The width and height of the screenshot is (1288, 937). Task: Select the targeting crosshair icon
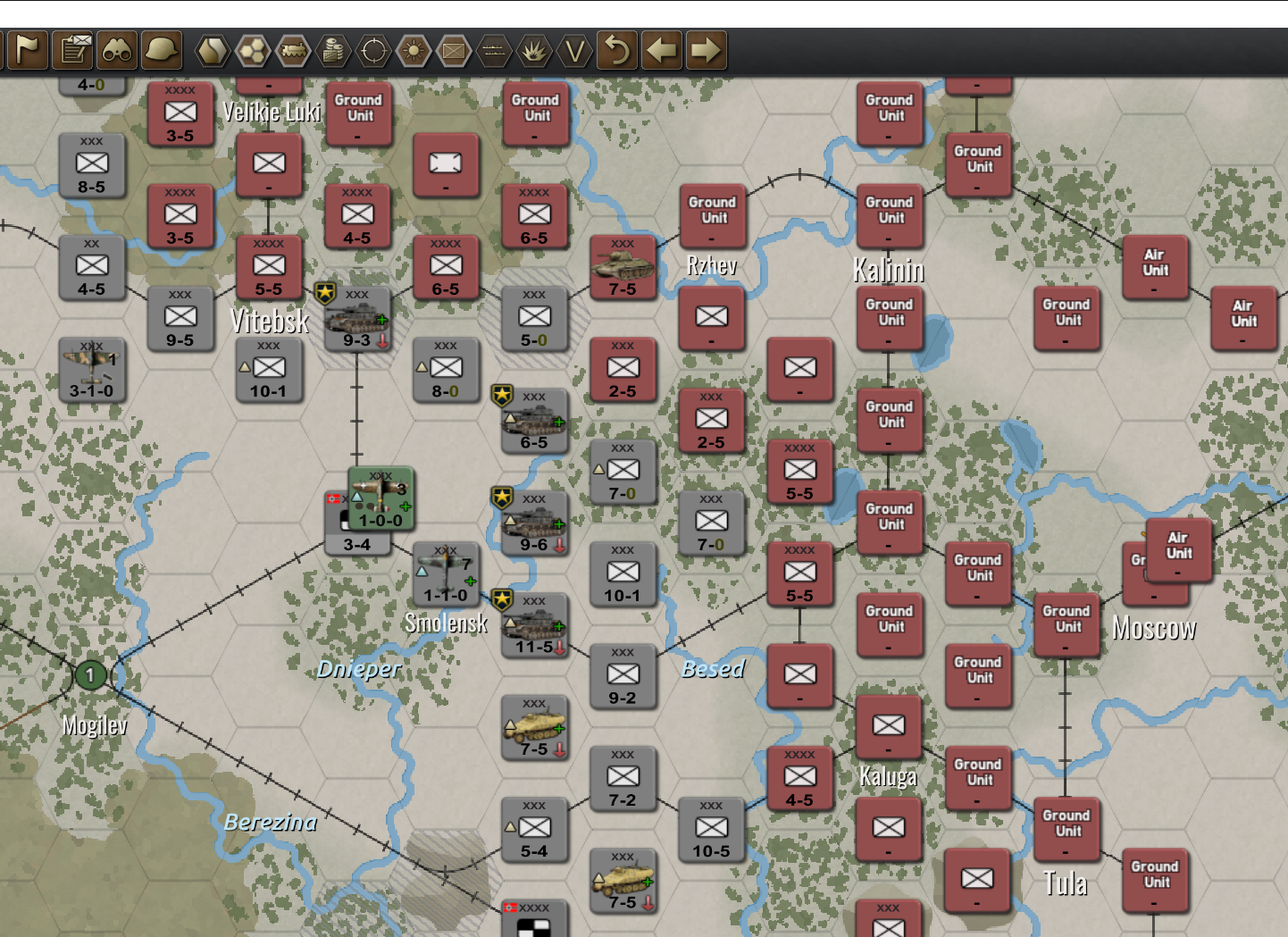(x=373, y=51)
